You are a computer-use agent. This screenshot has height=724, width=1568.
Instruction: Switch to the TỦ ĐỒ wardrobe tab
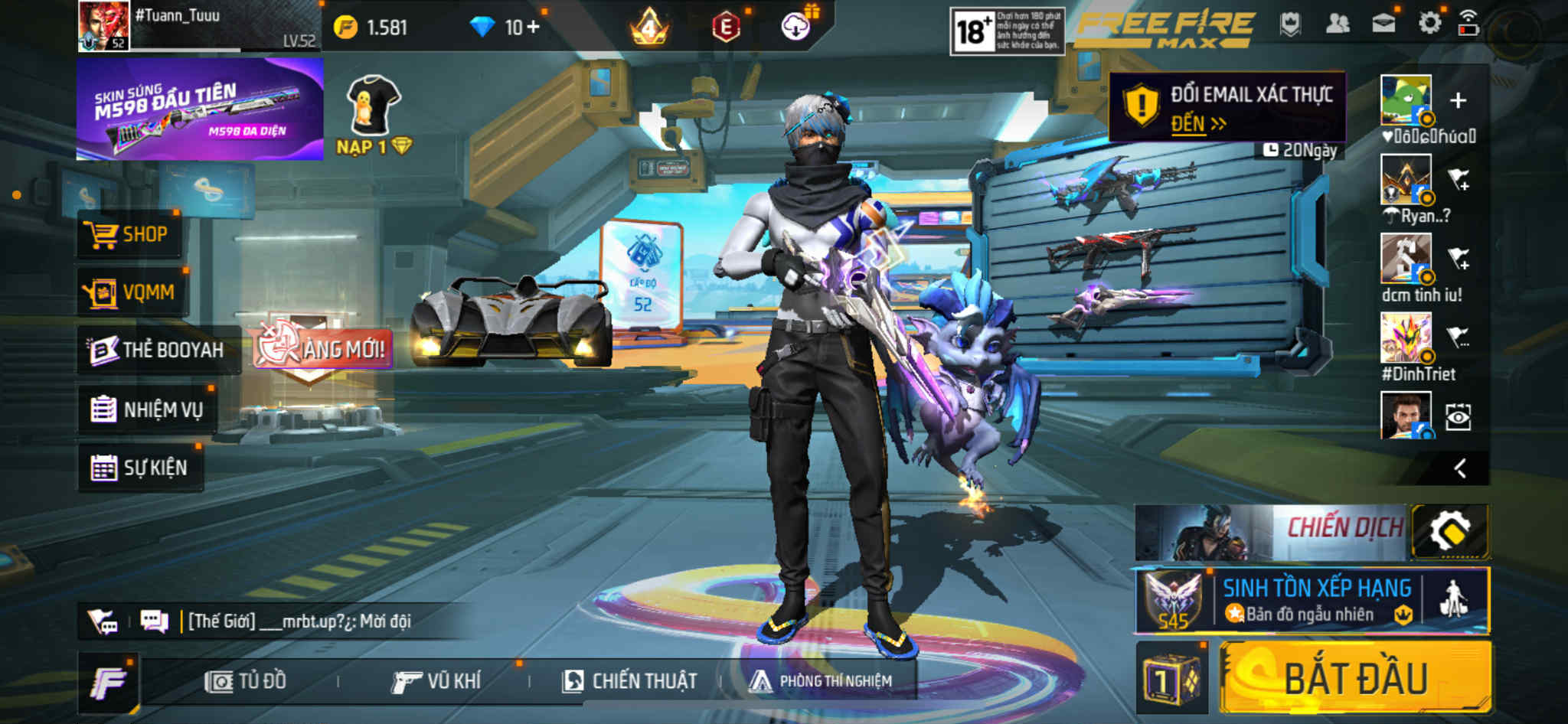[x=246, y=681]
